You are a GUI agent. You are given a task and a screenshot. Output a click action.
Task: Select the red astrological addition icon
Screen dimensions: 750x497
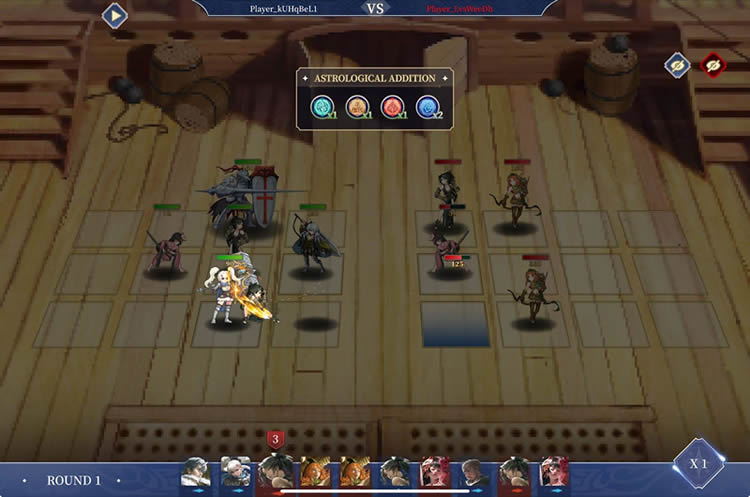click(392, 107)
